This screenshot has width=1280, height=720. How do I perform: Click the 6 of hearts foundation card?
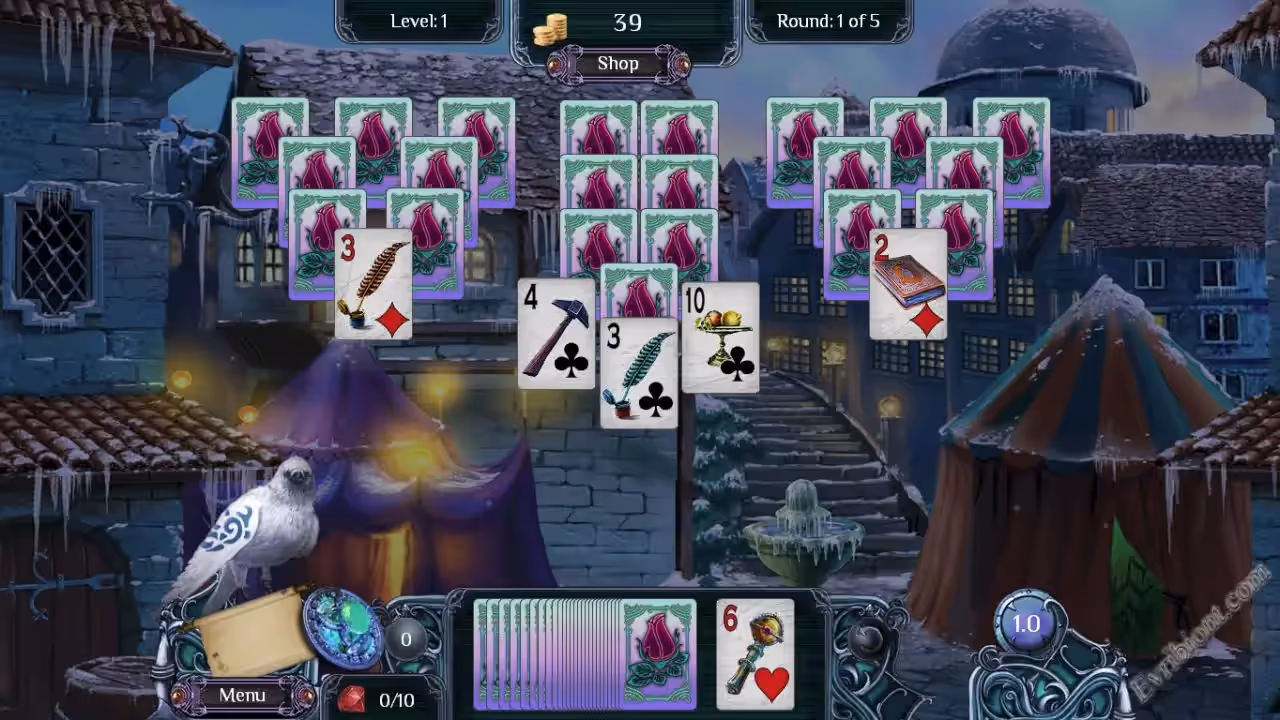click(x=755, y=652)
